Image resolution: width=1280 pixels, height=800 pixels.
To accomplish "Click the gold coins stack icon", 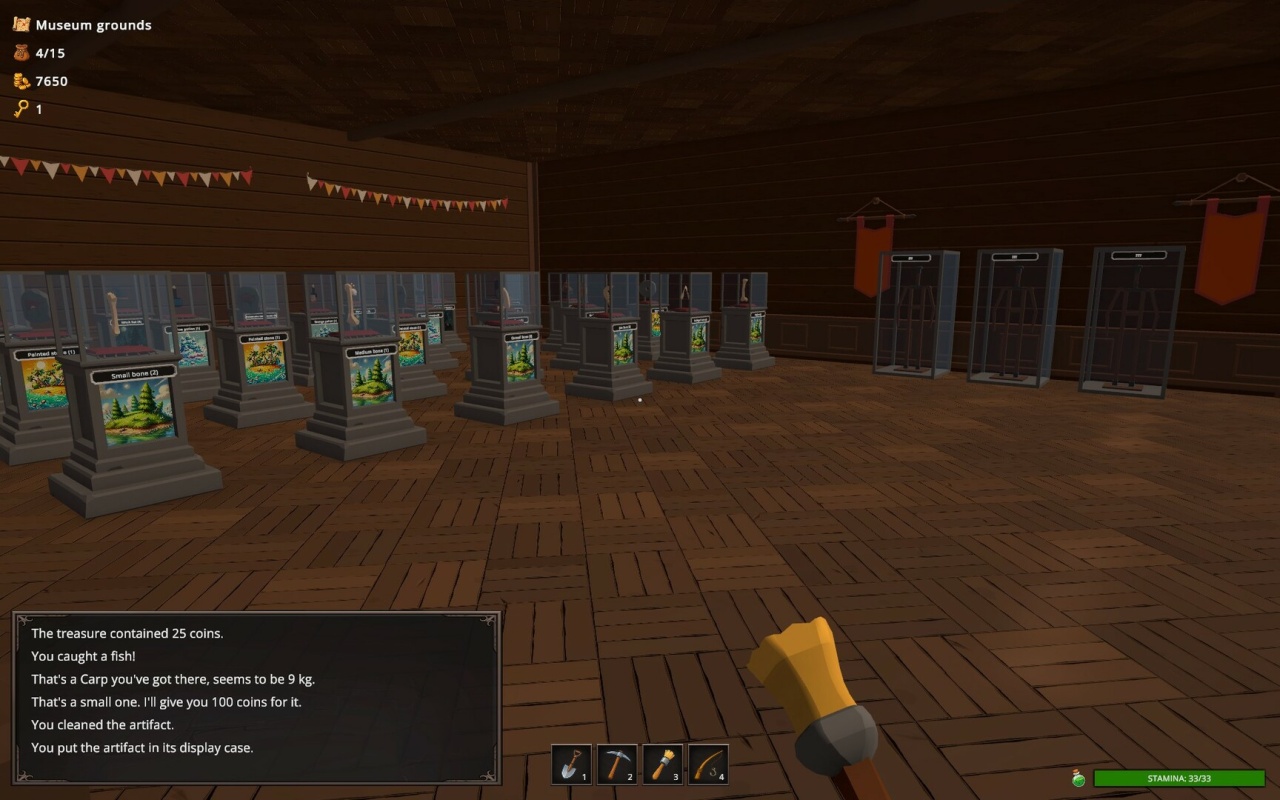I will (21, 81).
